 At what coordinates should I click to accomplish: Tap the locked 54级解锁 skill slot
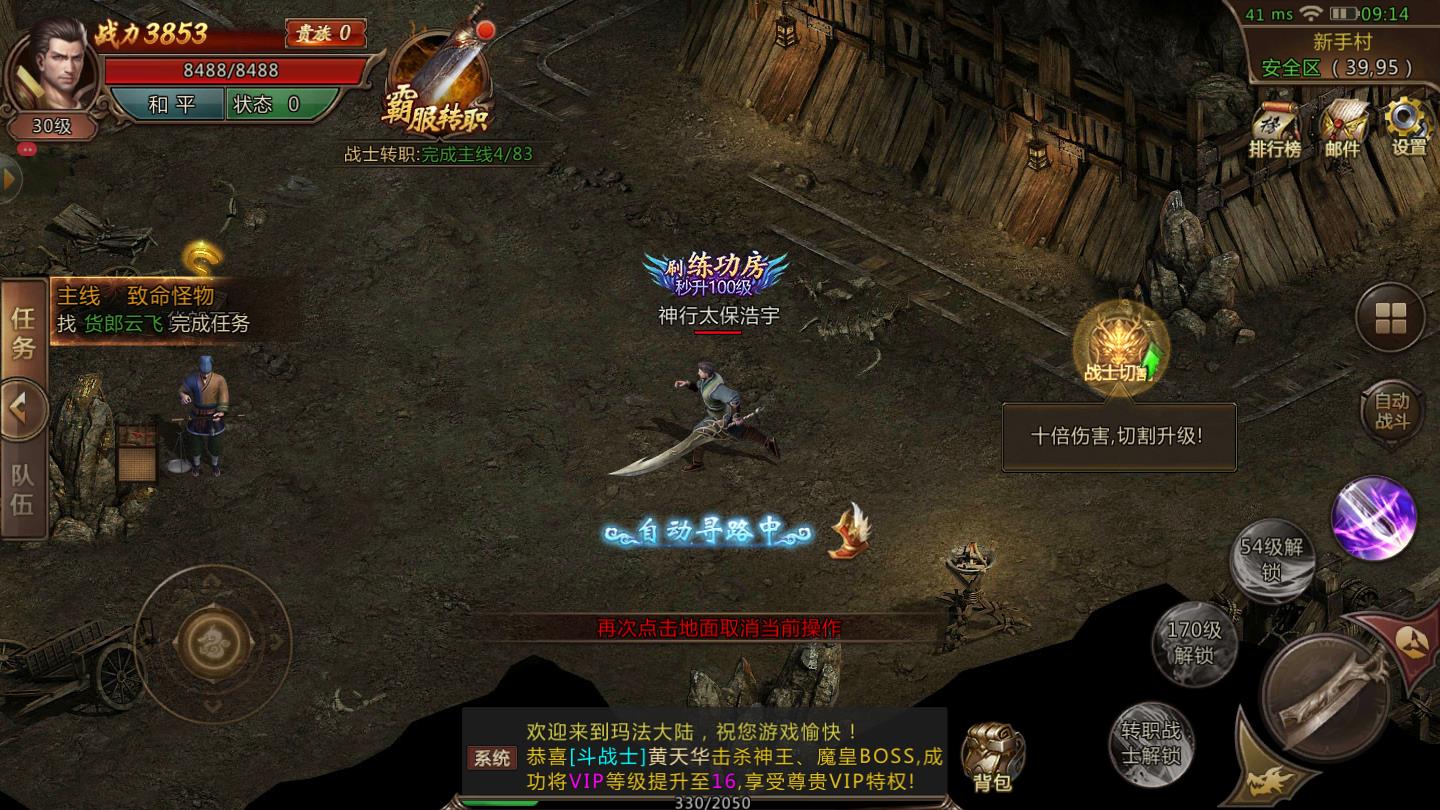1271,560
